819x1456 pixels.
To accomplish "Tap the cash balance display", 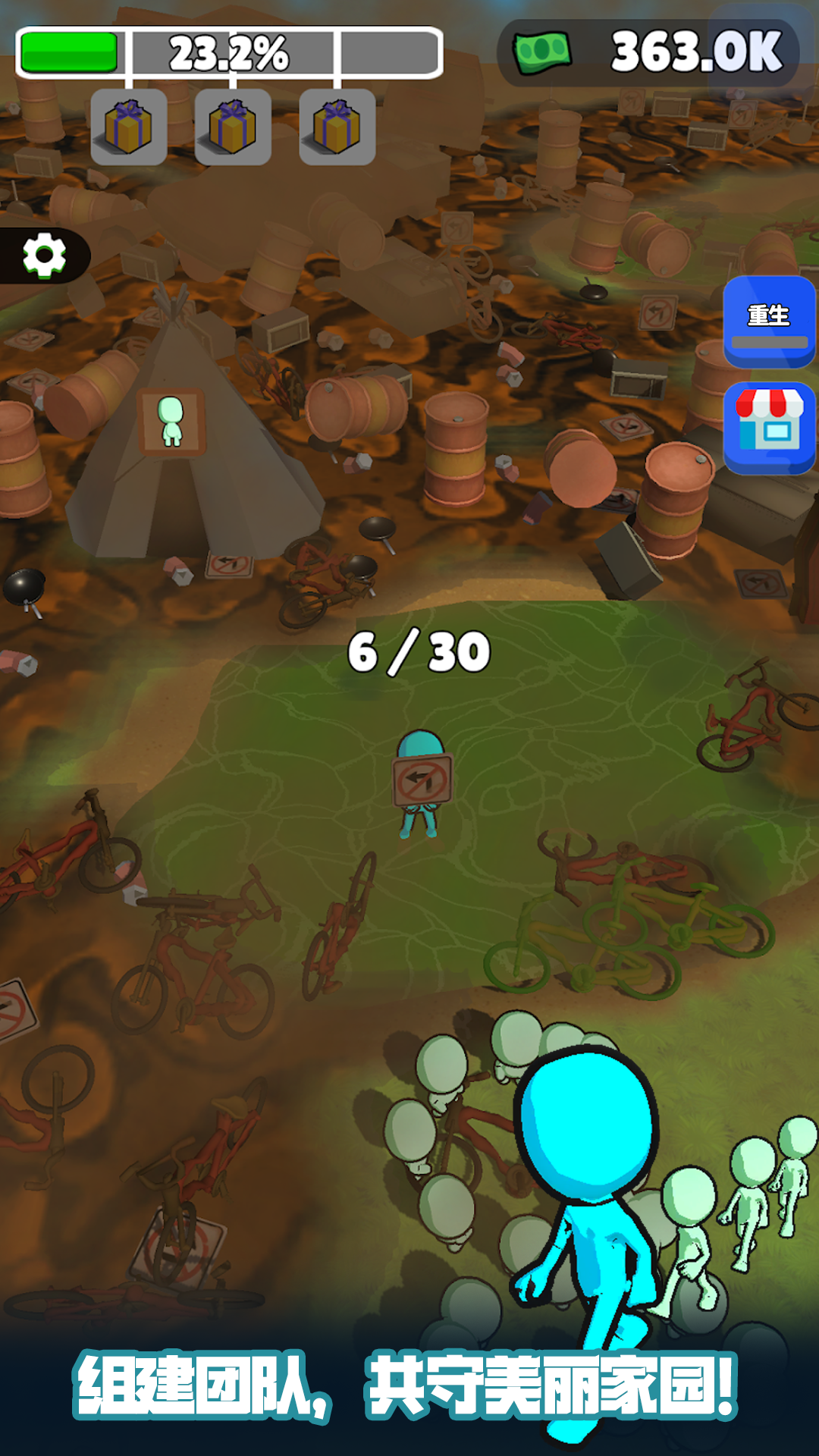I will pos(648,52).
